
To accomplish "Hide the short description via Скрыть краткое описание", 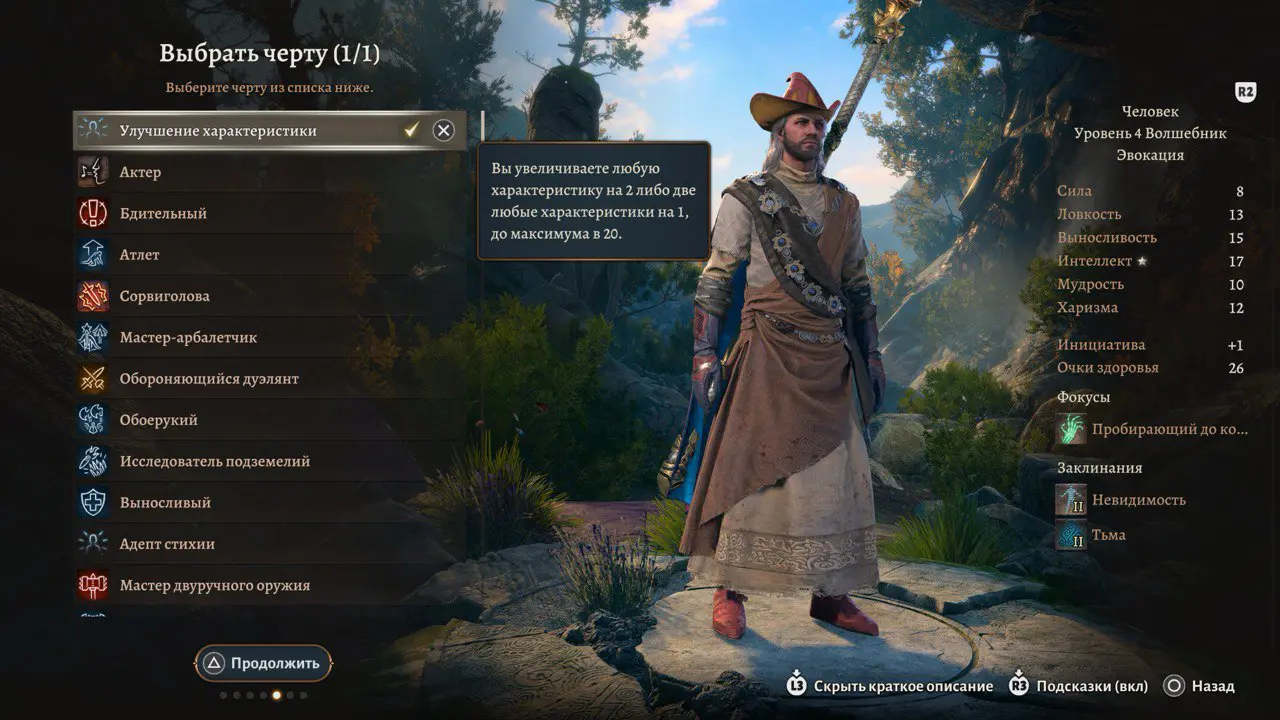I will tap(891, 686).
